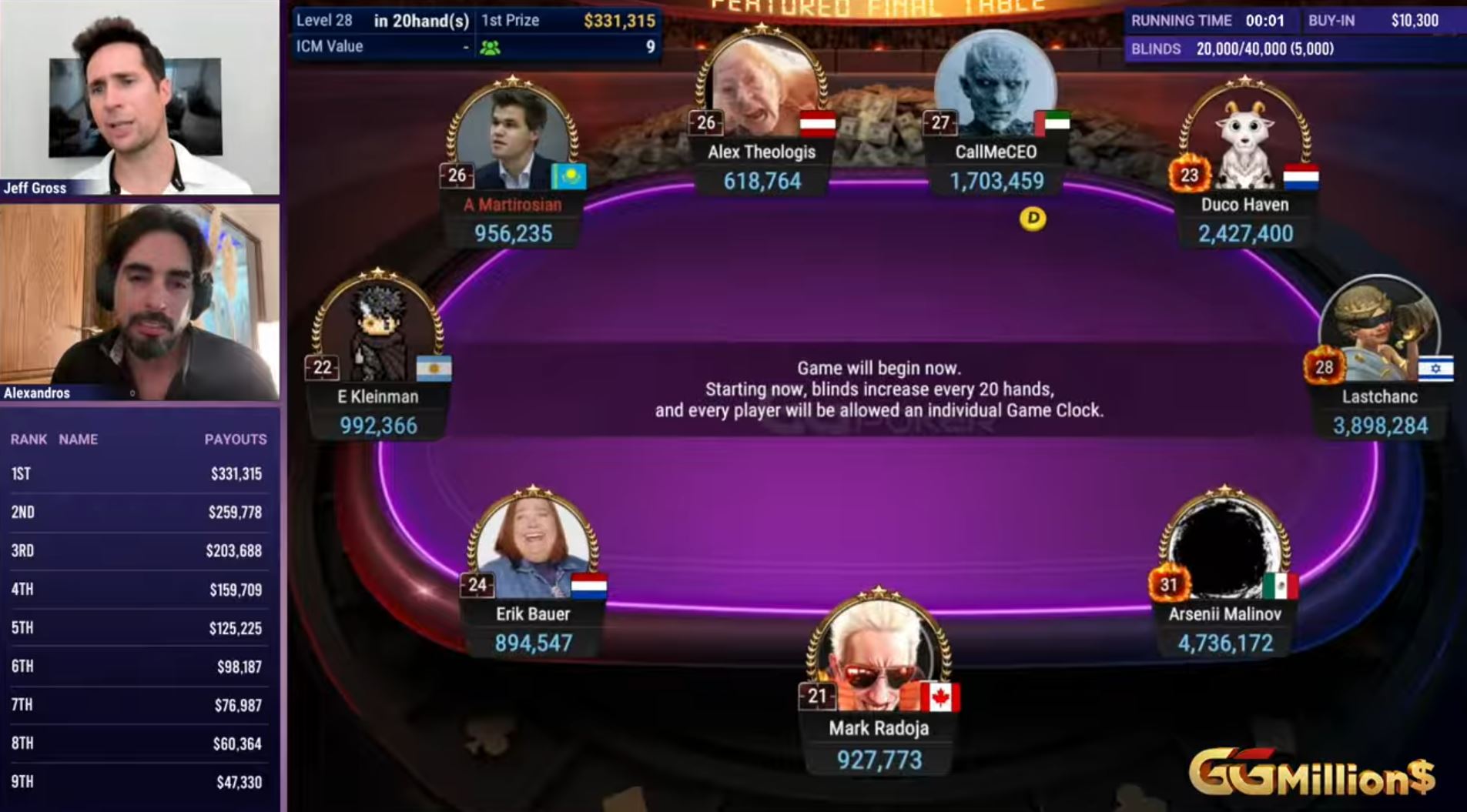This screenshot has width=1467, height=812.
Task: Click CallMeCEO's avatar portrait
Action: 995,86
